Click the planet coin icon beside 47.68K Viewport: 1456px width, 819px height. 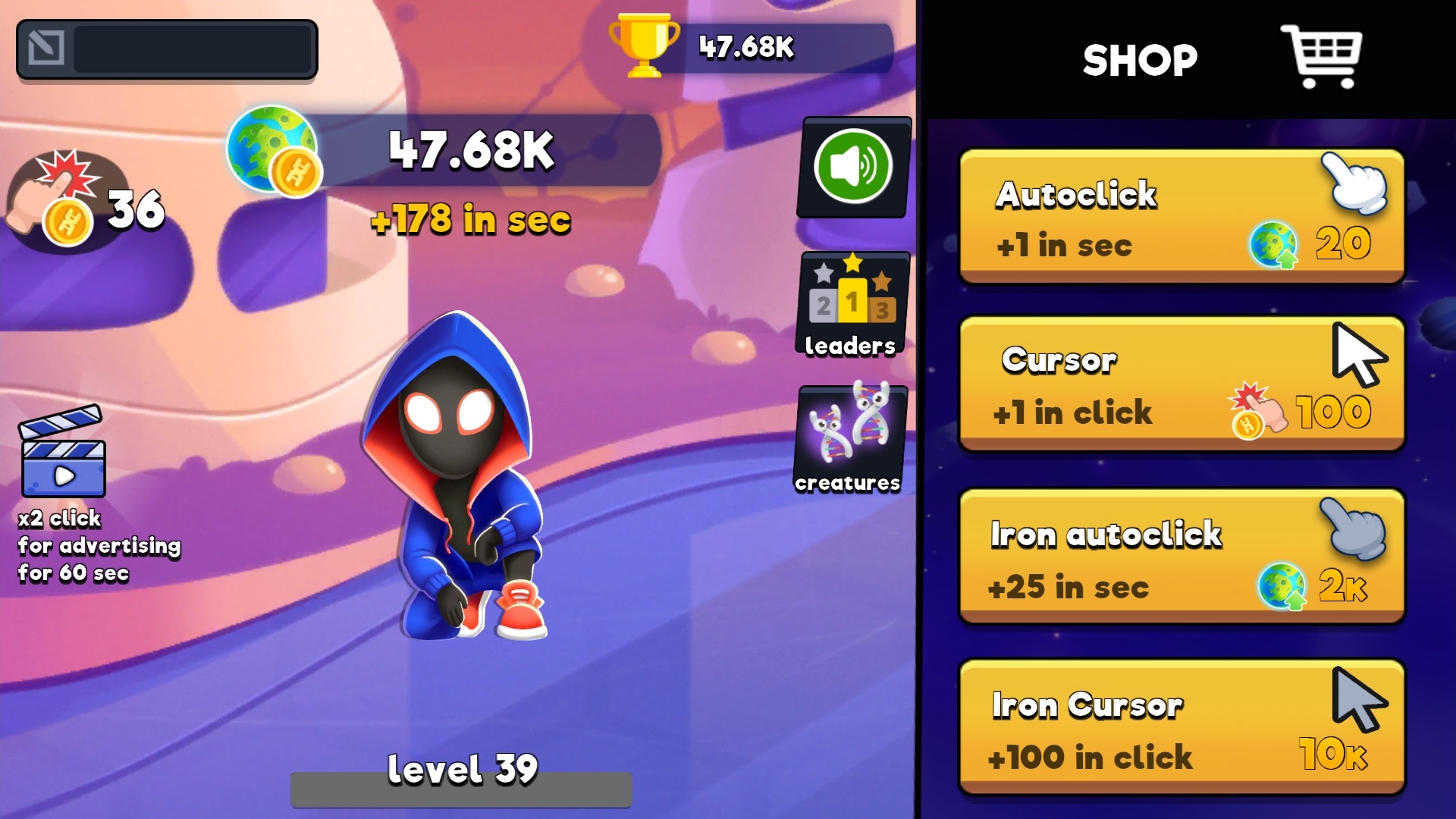click(273, 150)
